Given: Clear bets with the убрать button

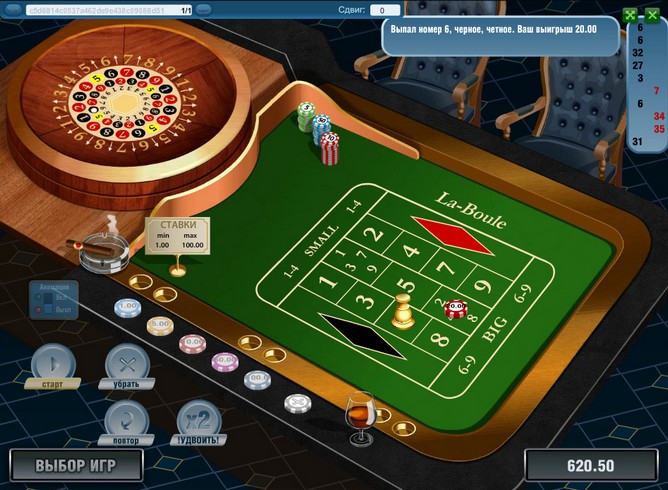Looking at the screenshot, I should 127,362.
